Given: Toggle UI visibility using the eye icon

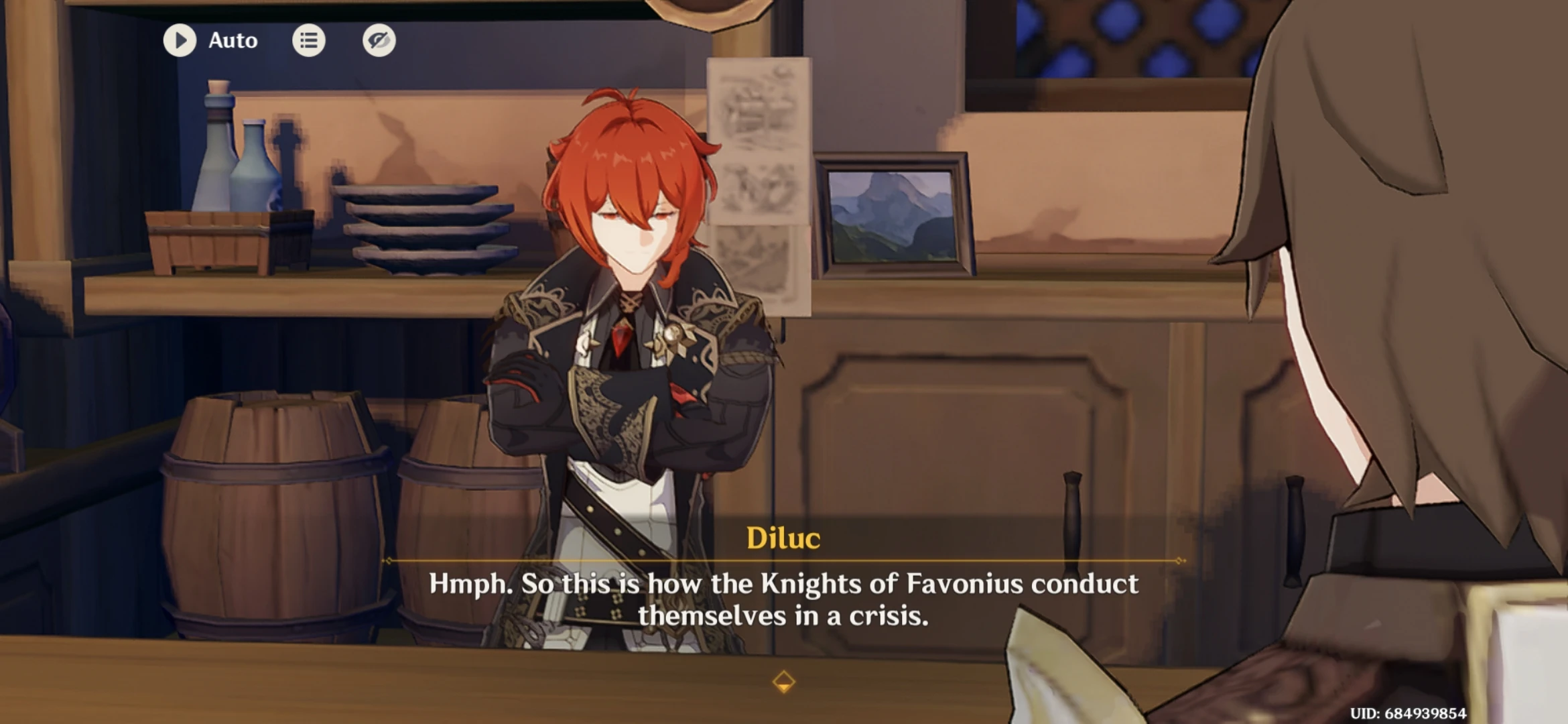Looking at the screenshot, I should click(378, 40).
